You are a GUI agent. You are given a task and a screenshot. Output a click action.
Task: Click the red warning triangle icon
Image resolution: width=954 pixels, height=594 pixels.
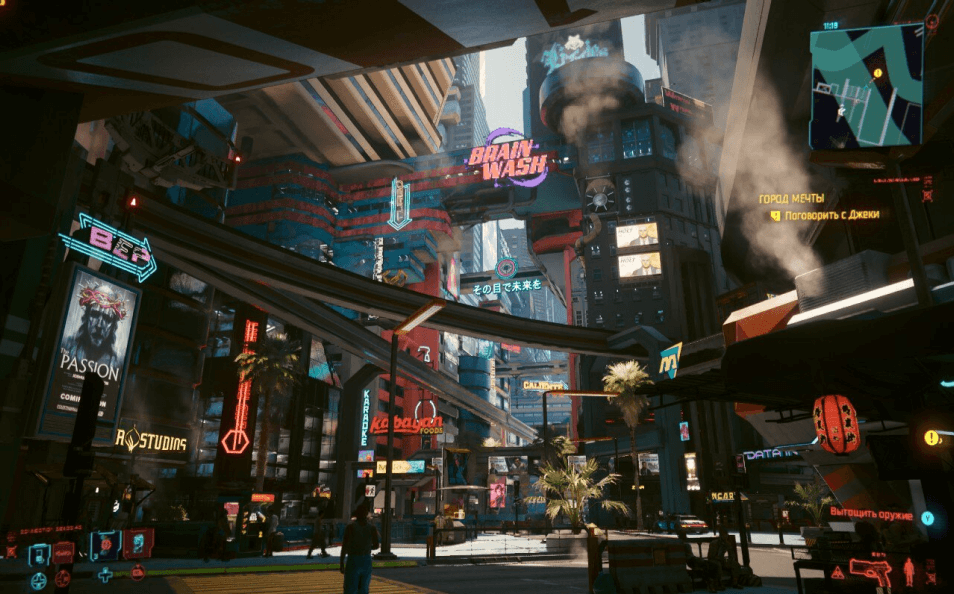(837, 572)
